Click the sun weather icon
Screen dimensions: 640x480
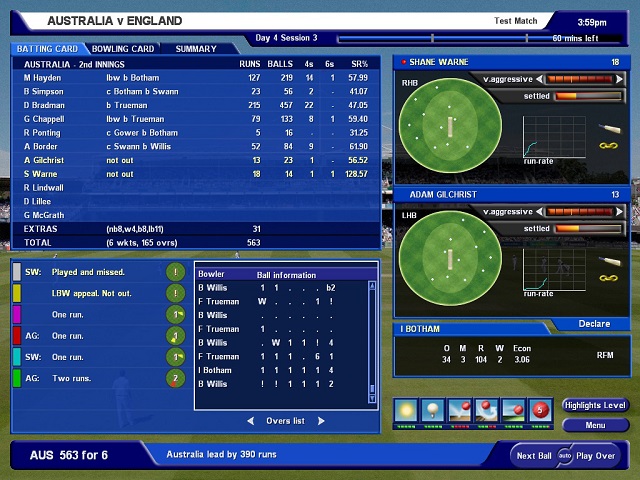click(x=406, y=411)
